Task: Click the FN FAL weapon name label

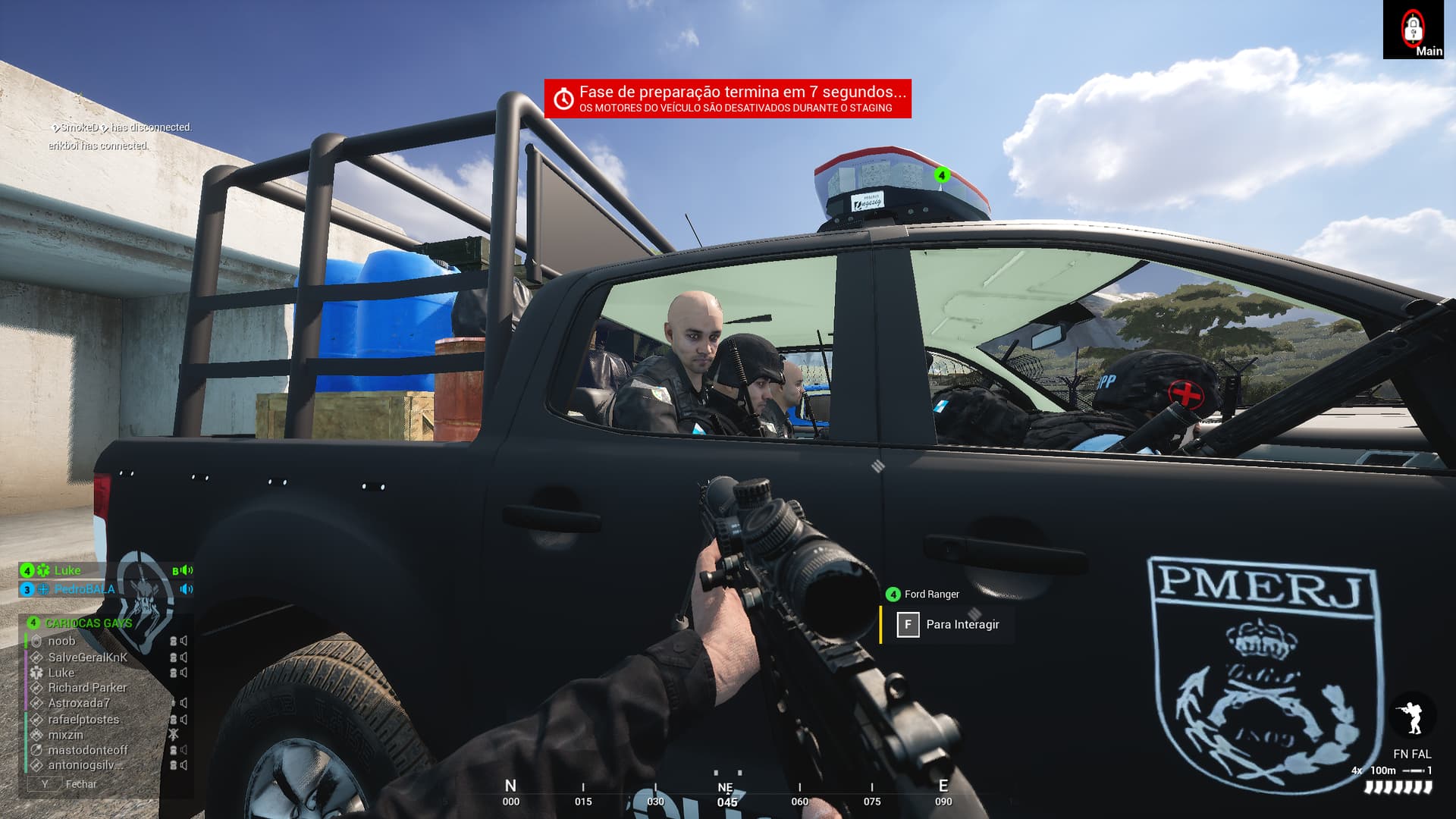Action: (1410, 755)
